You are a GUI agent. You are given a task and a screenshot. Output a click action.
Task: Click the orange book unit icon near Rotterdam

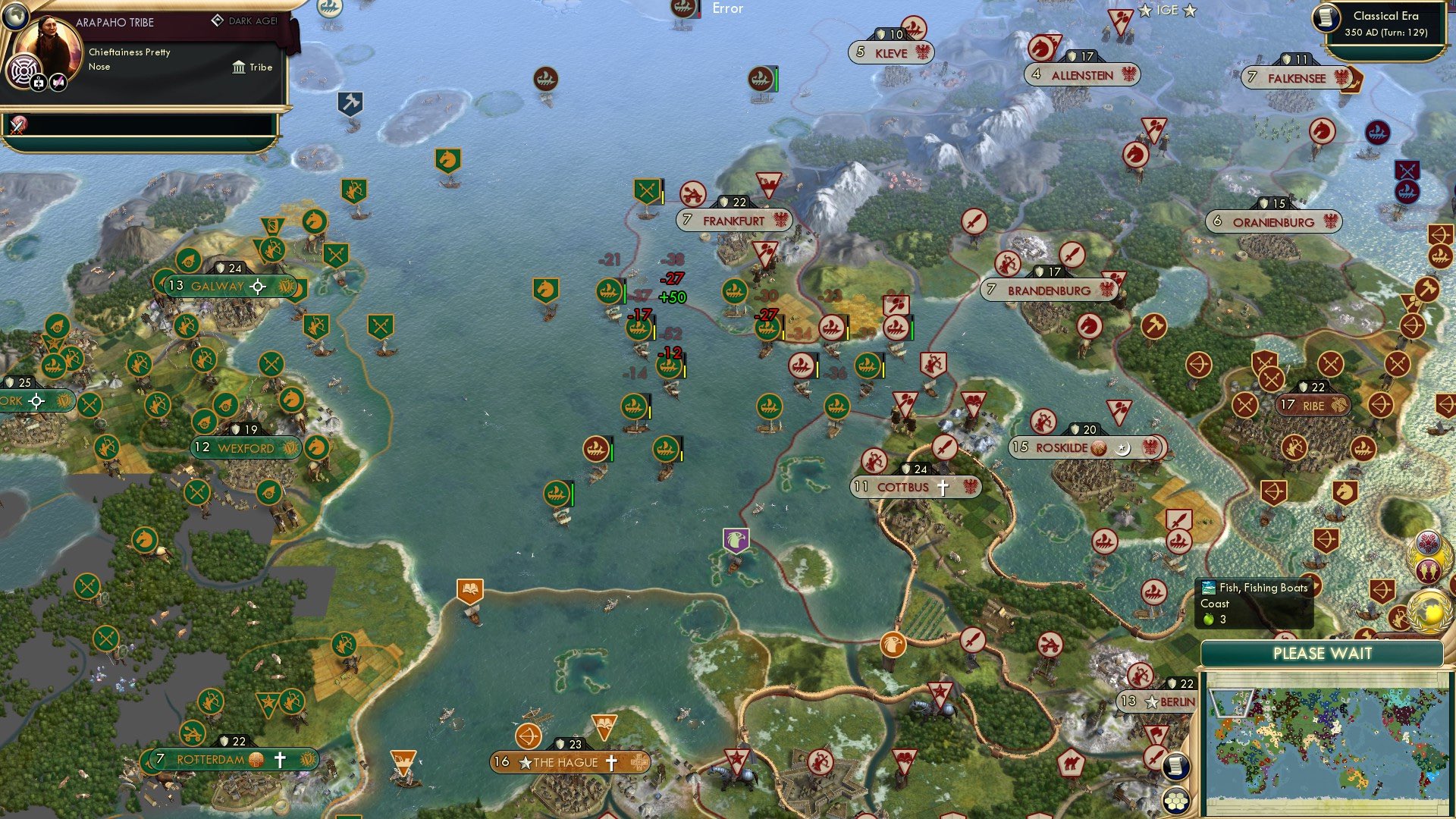[x=470, y=589]
